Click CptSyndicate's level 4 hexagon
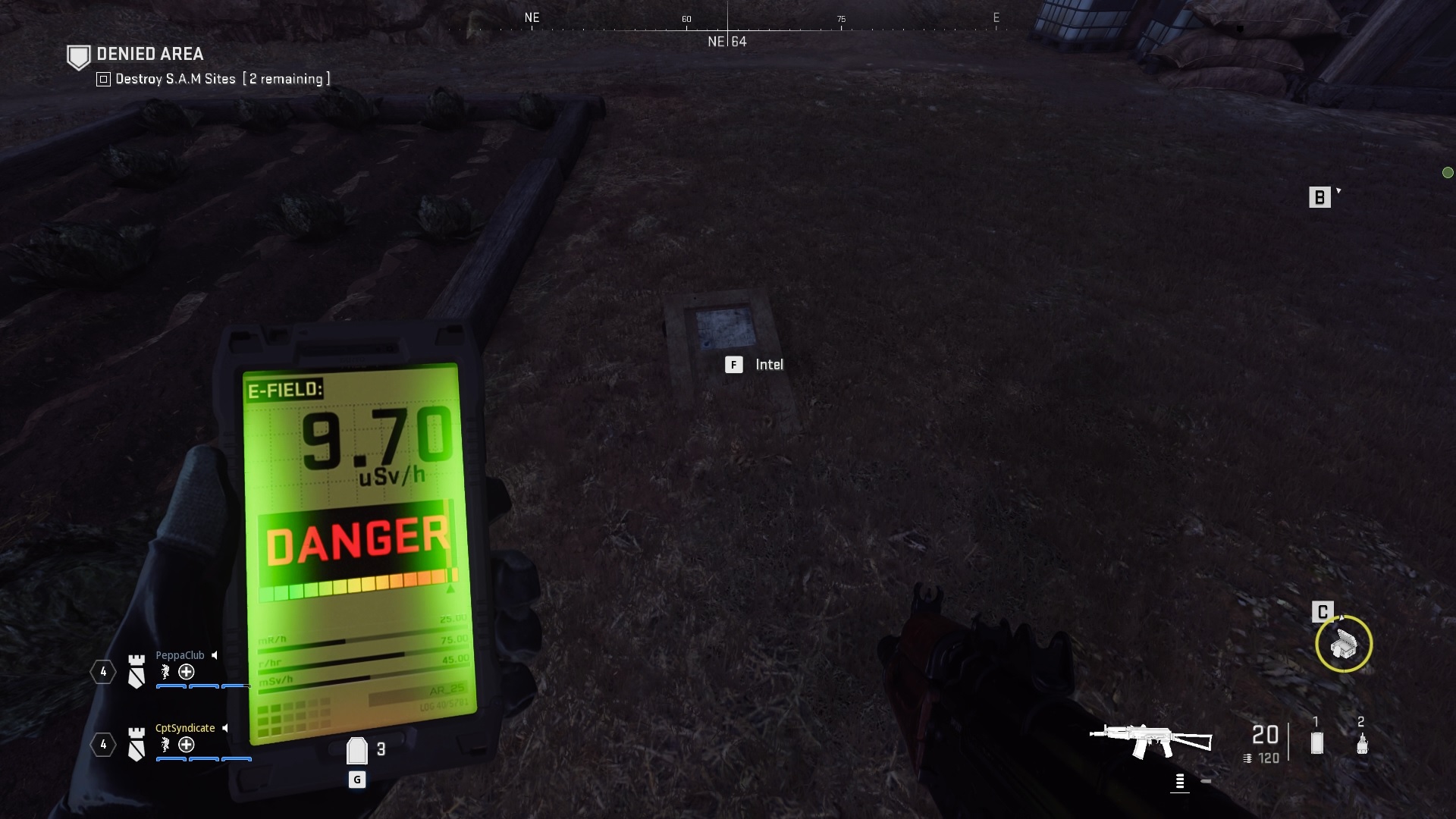 (102, 745)
